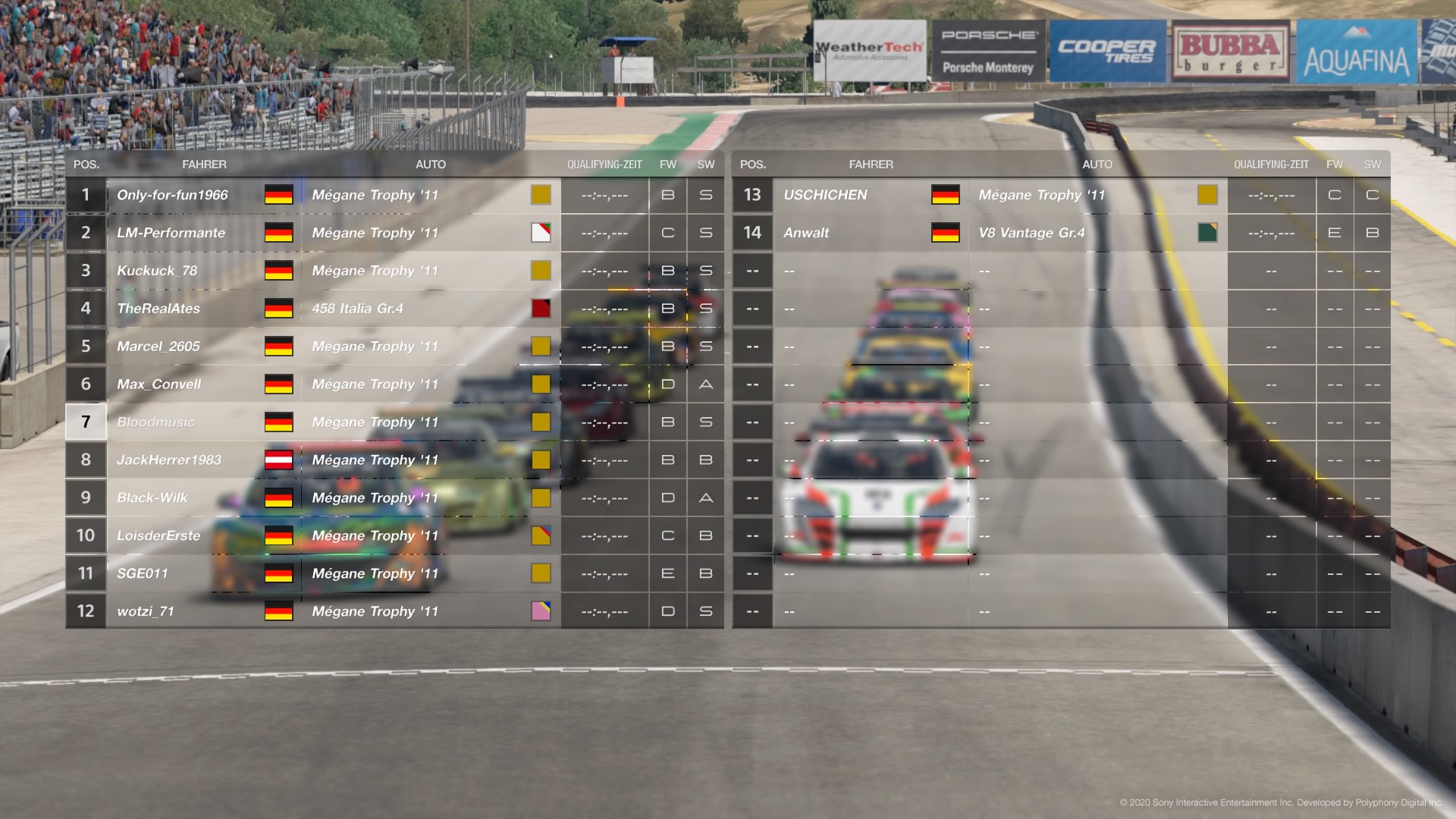This screenshot has width=1456, height=819.
Task: Expand the FAHRER column on the right table
Action: pyautogui.click(x=871, y=164)
